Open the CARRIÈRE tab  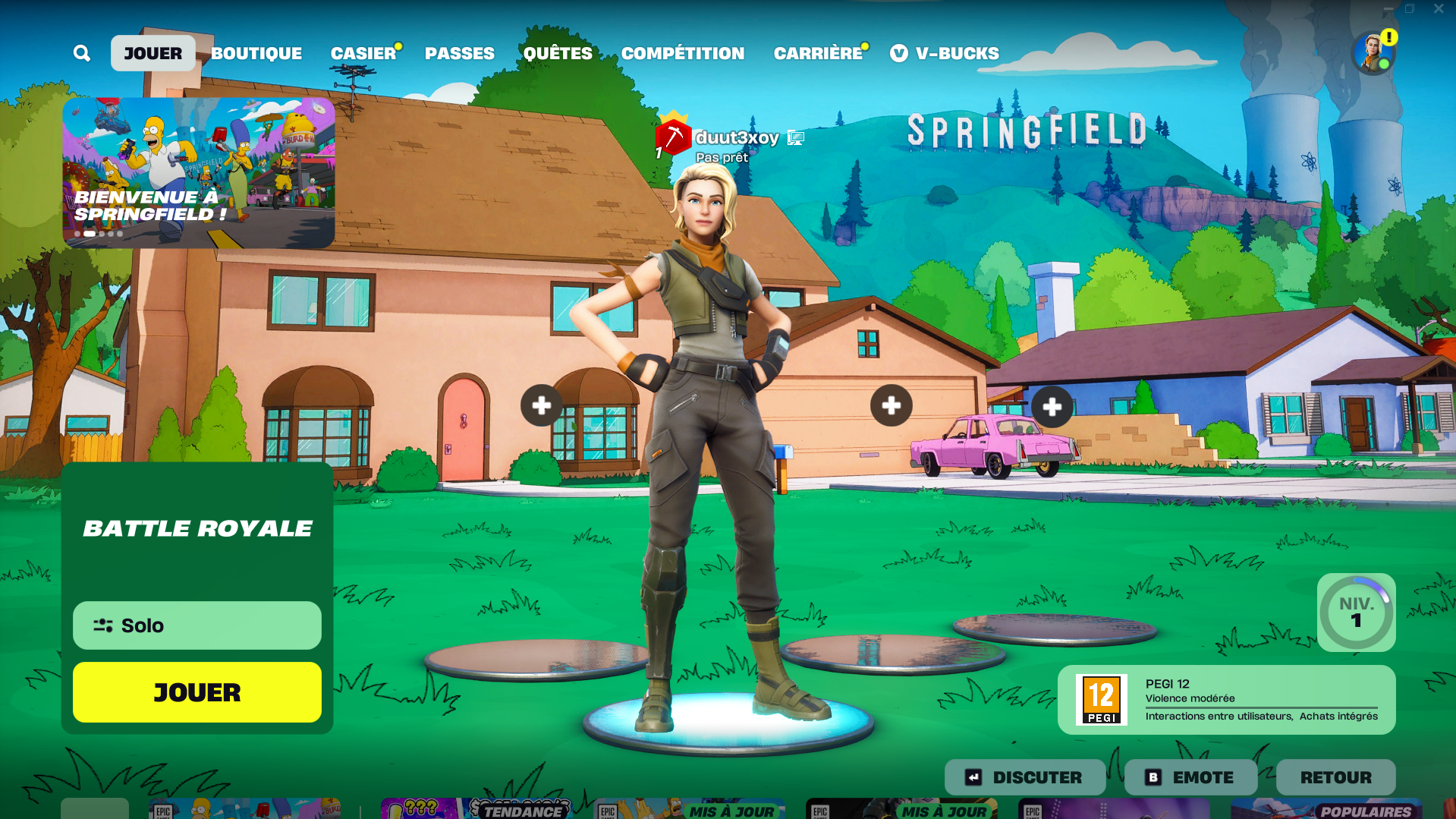(818, 53)
